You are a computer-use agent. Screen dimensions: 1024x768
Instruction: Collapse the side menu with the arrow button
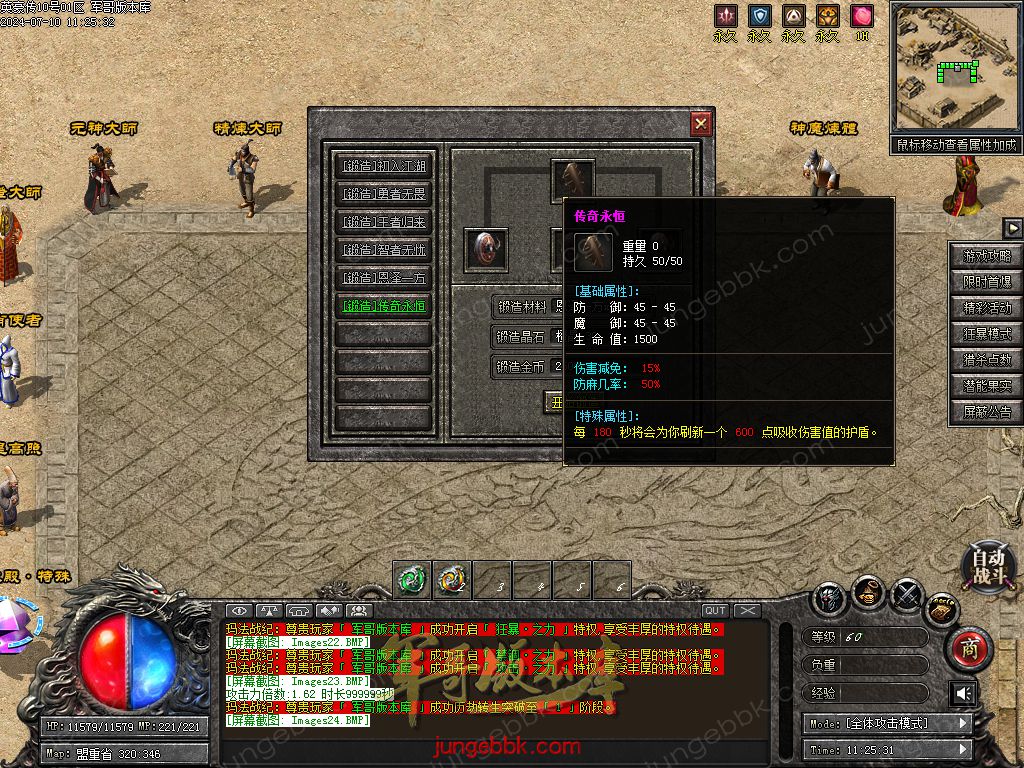tap(1012, 228)
